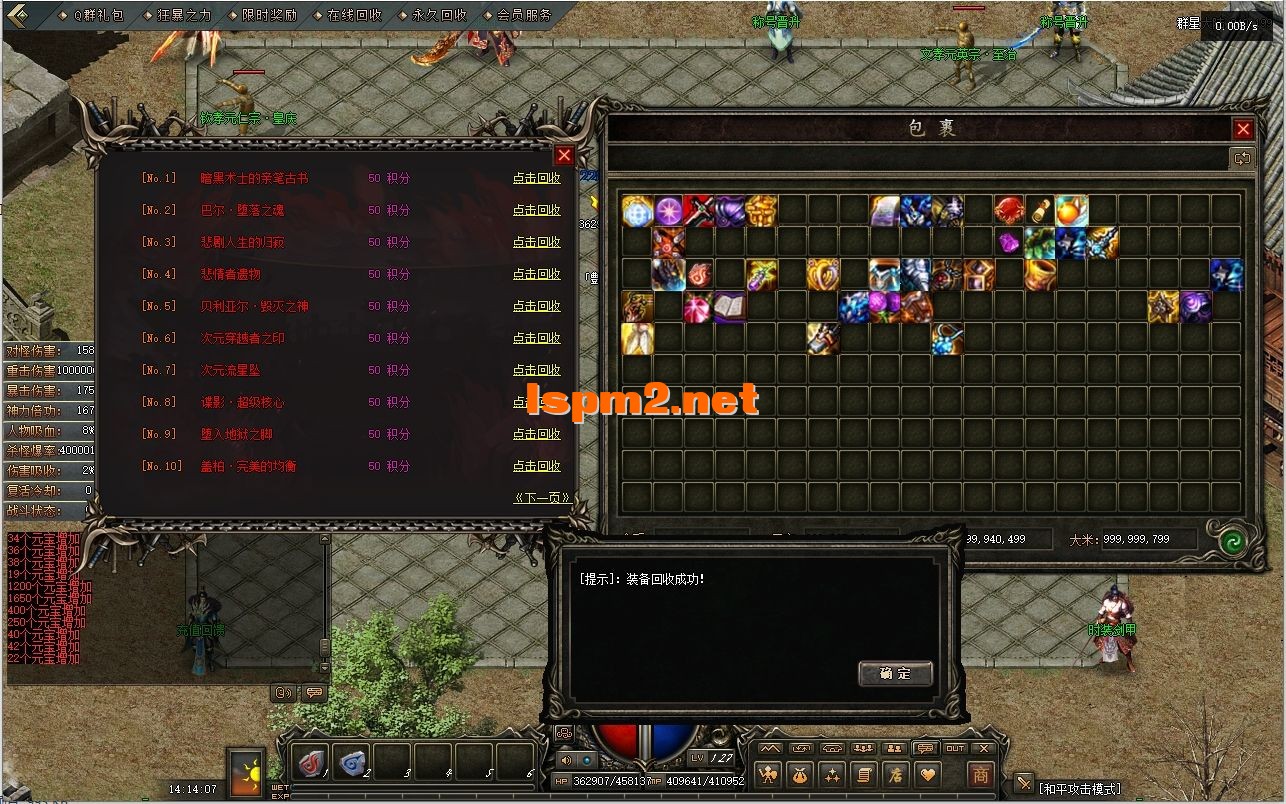Open the money bag inventory icon
The image size is (1286, 804).
[x=799, y=774]
